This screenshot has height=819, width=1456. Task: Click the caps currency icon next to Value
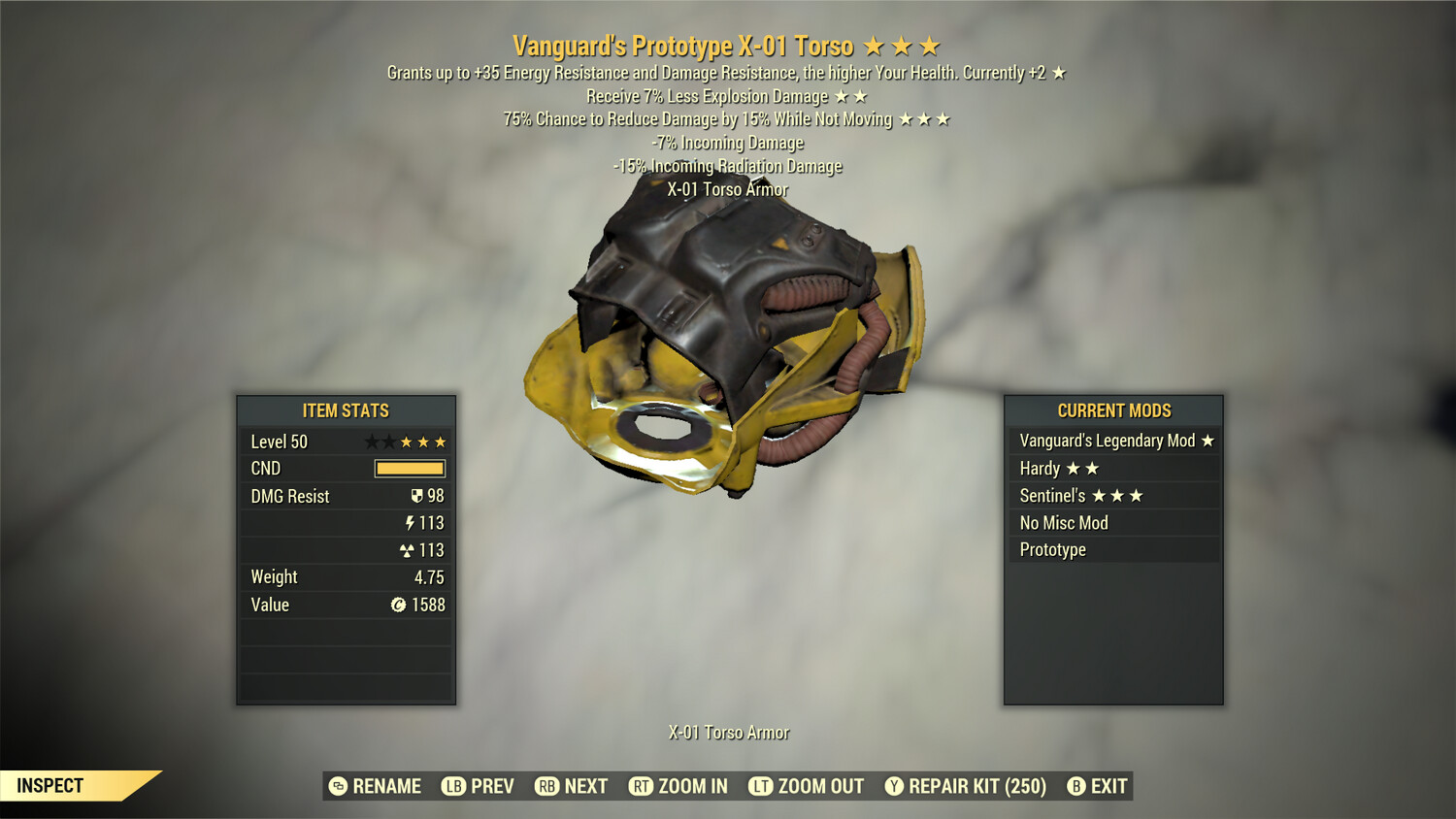[401, 605]
